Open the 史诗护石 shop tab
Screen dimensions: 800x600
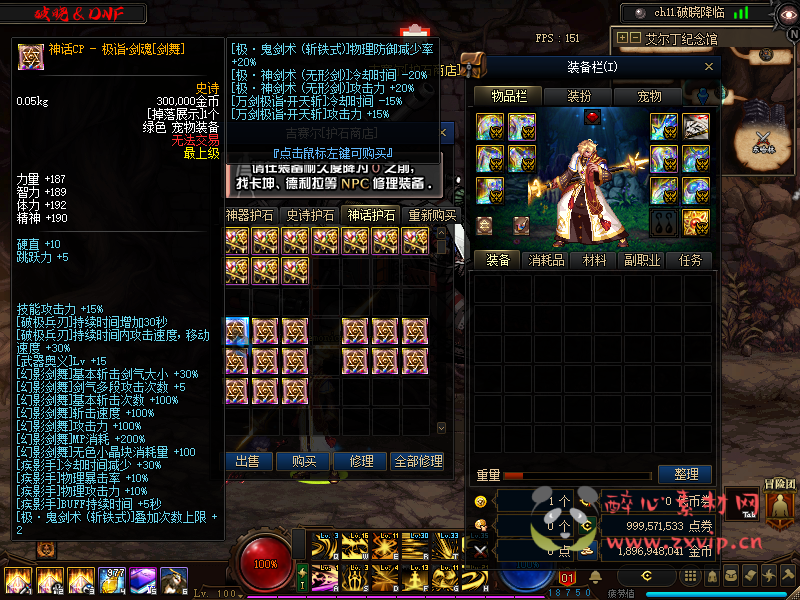tap(311, 215)
